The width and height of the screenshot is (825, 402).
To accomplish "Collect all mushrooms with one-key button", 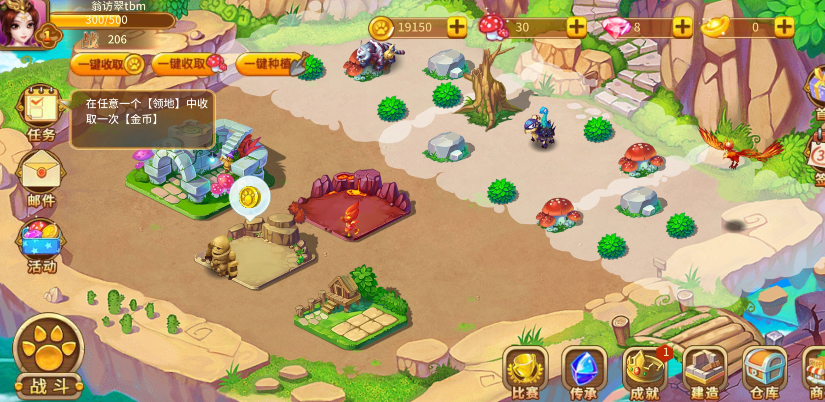I will click(189, 64).
